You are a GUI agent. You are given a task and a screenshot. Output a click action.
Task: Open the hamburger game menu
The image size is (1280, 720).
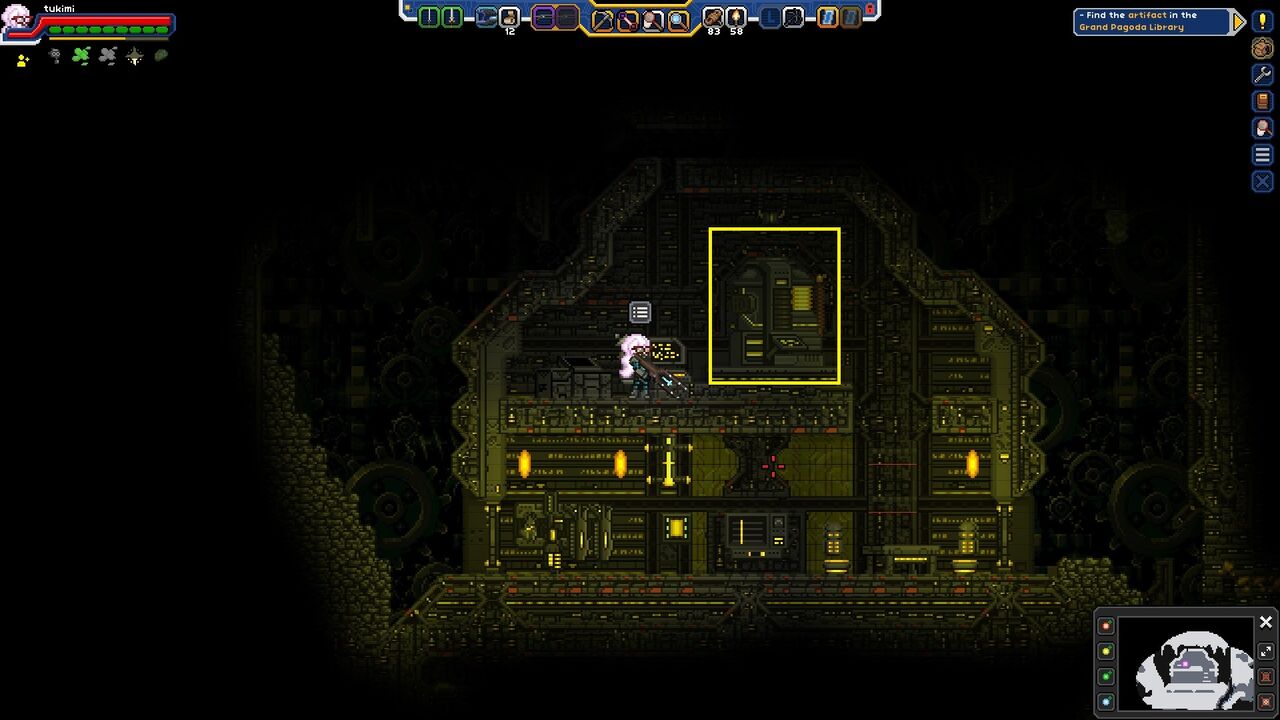point(1262,154)
